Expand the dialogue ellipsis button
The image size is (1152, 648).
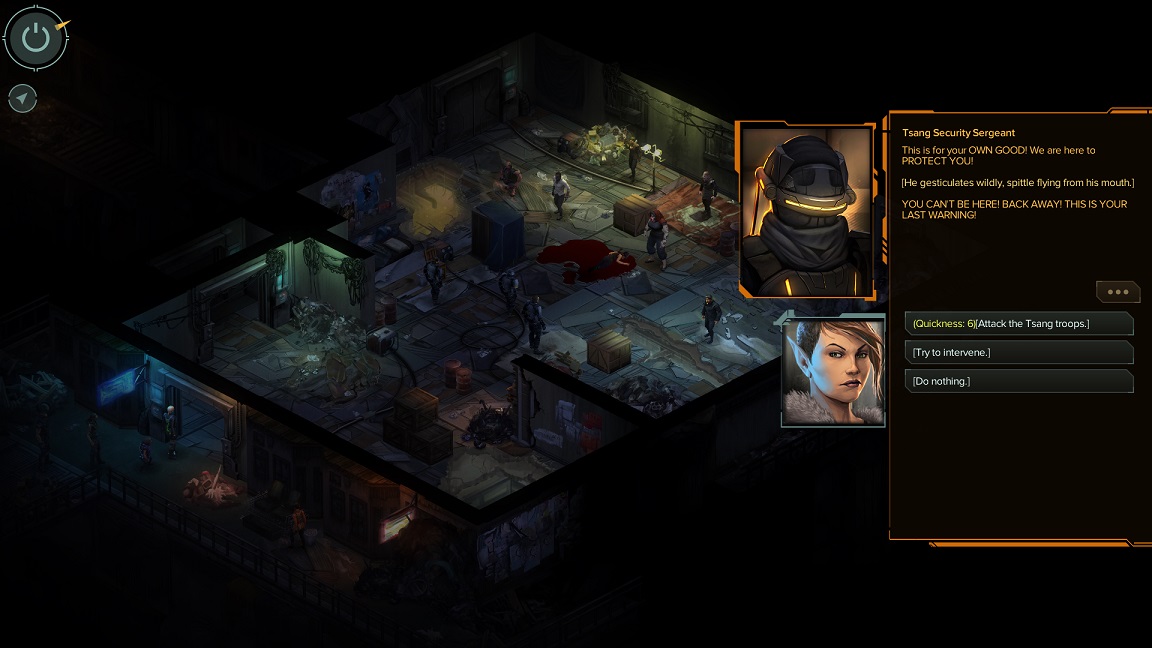point(1118,292)
